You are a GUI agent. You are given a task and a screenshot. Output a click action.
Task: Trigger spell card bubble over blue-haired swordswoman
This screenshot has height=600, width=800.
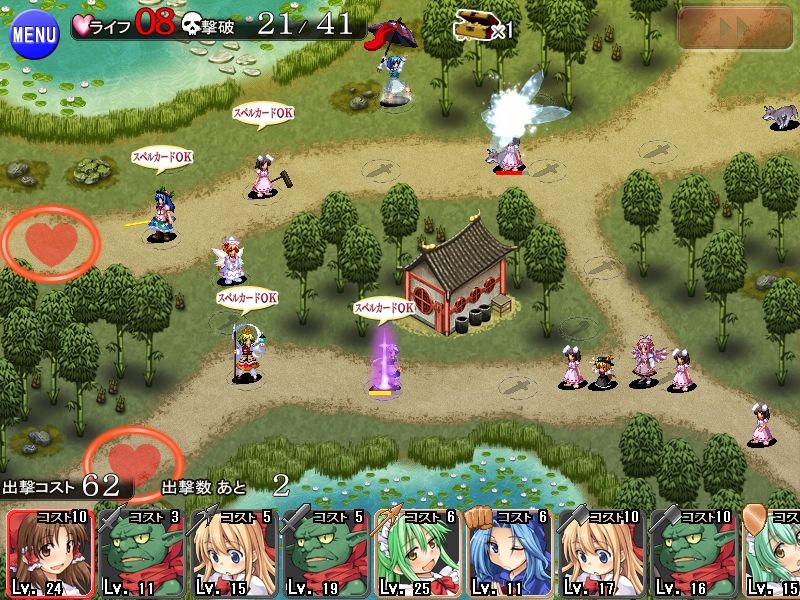coord(161,157)
